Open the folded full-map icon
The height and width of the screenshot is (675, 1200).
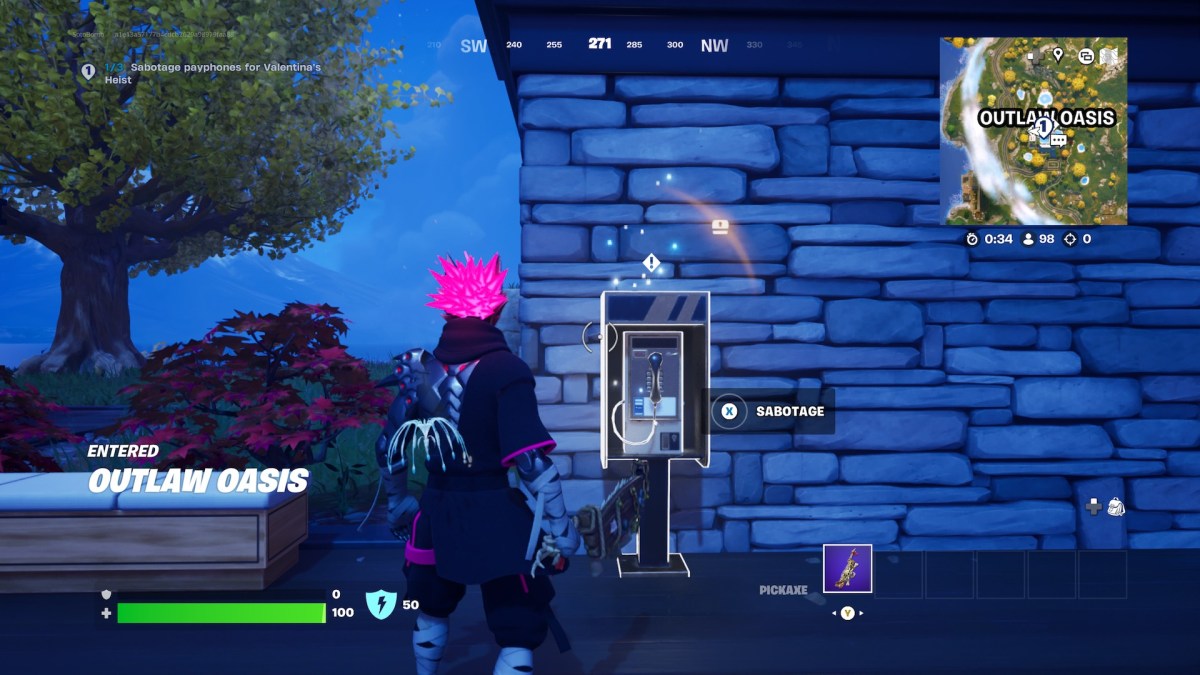pos(1108,56)
